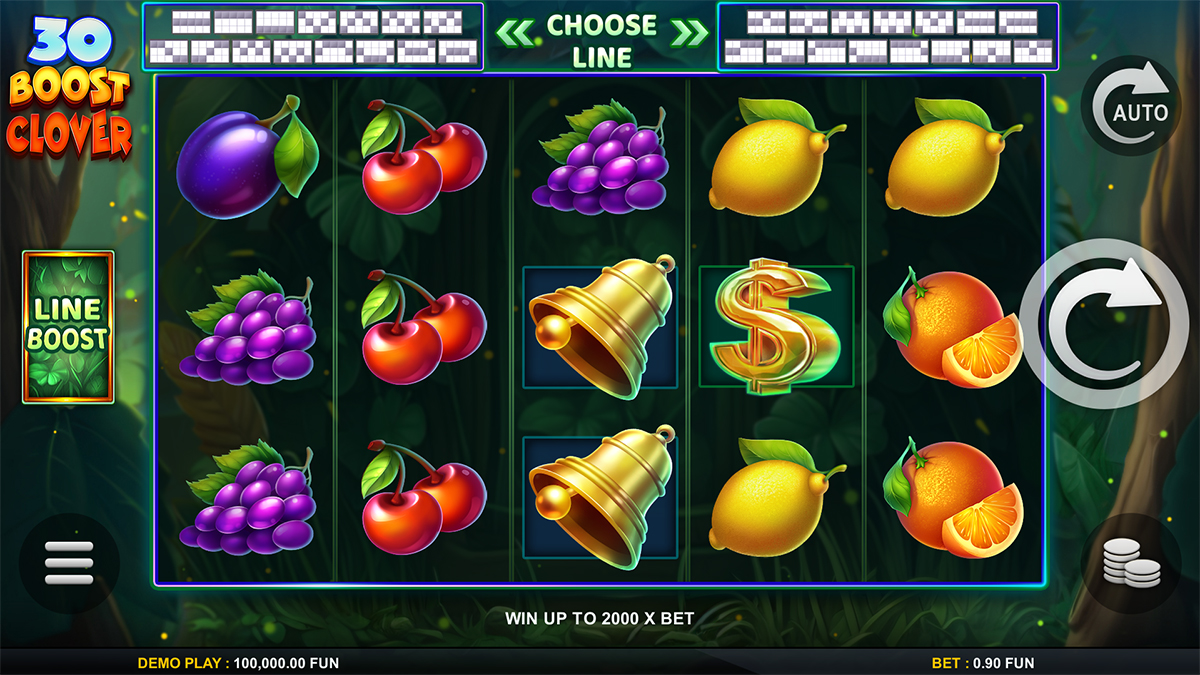
Task: Open the hamburger menu
Action: tap(69, 563)
